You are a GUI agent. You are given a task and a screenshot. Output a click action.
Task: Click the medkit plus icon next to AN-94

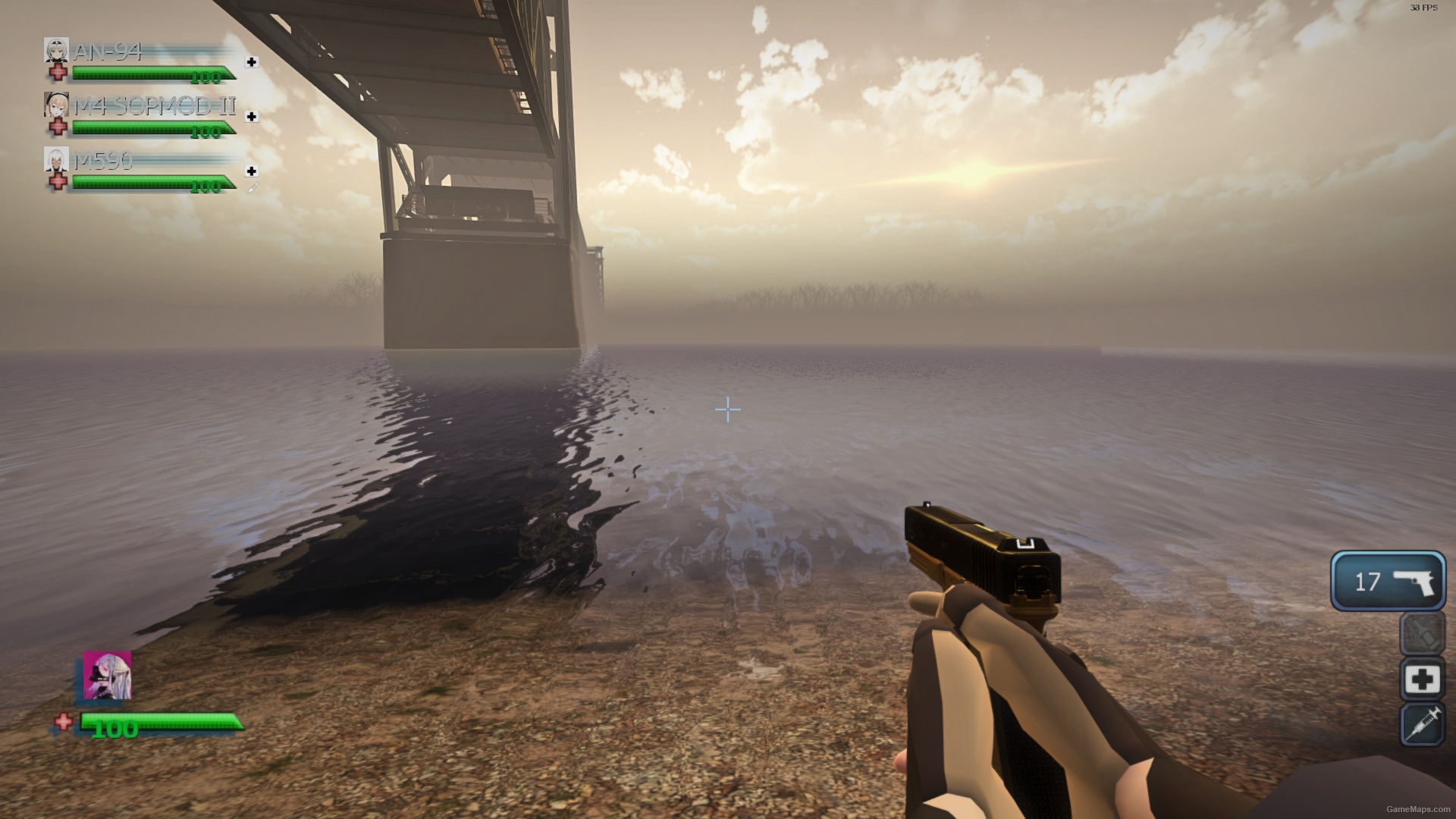click(253, 63)
